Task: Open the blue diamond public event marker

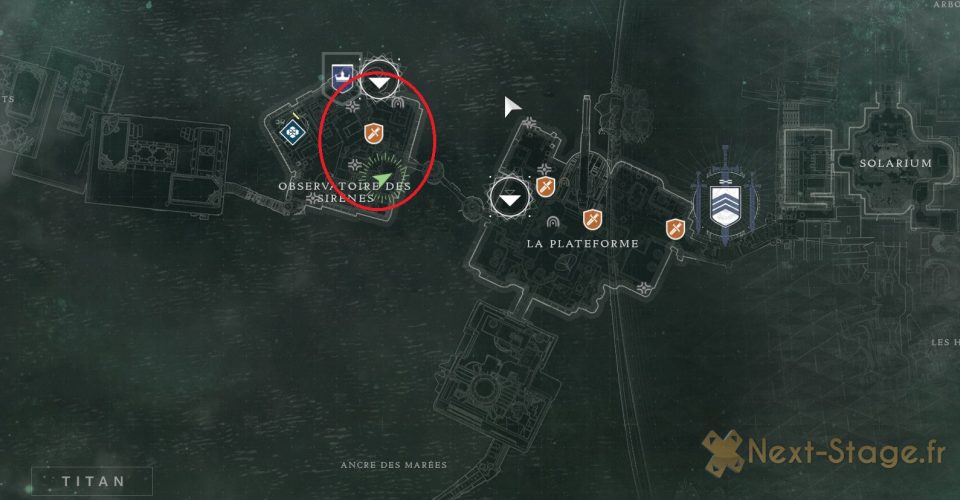Action: click(x=291, y=129)
